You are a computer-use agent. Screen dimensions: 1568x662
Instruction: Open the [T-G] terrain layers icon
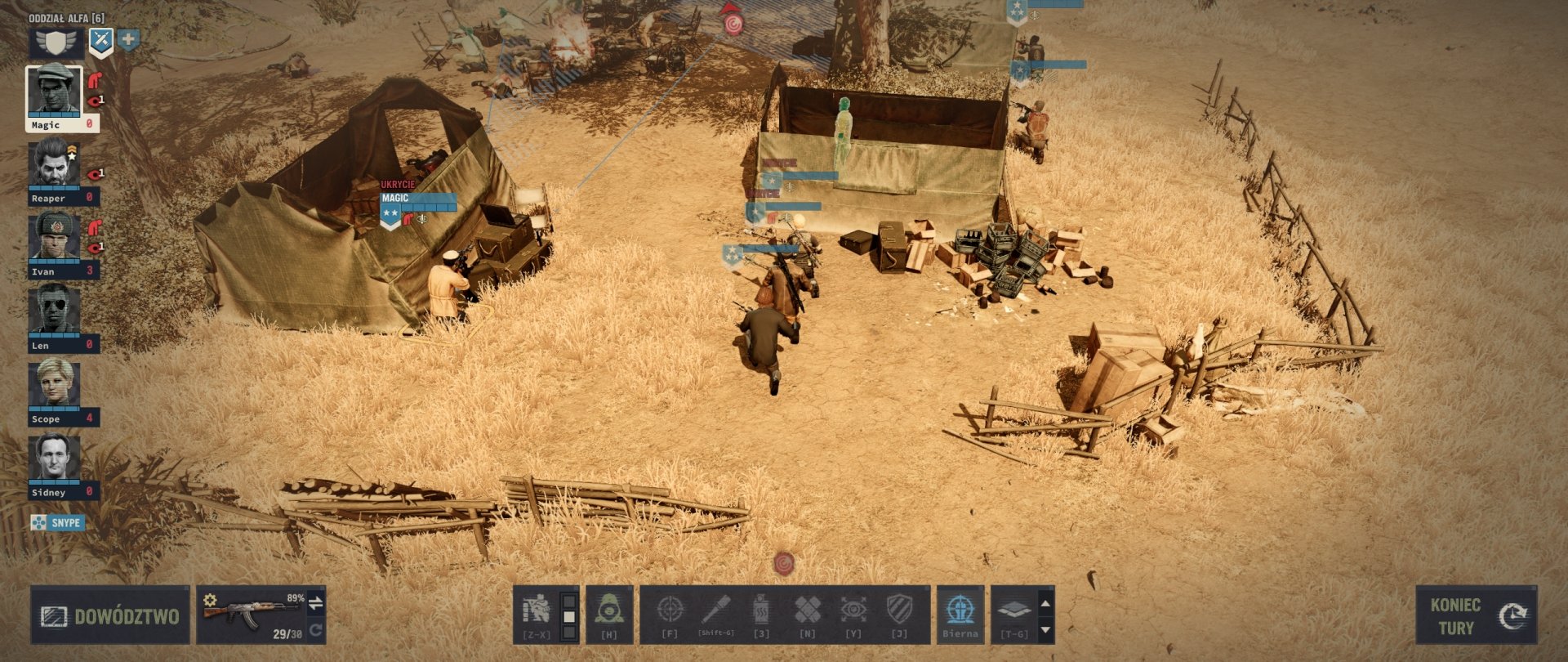(x=1015, y=609)
